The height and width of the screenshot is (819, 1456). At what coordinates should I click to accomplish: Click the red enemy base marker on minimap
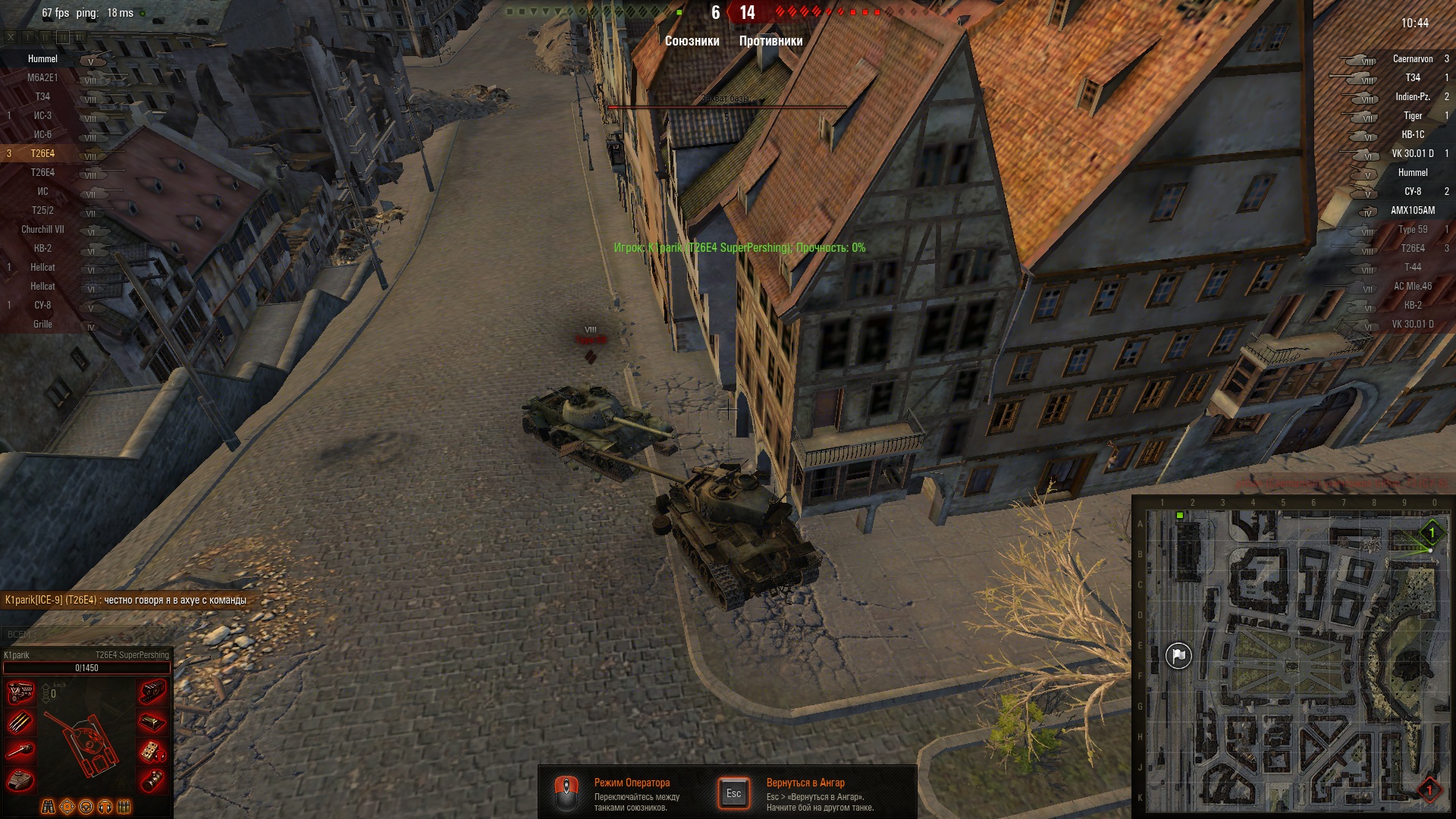coord(1429,789)
